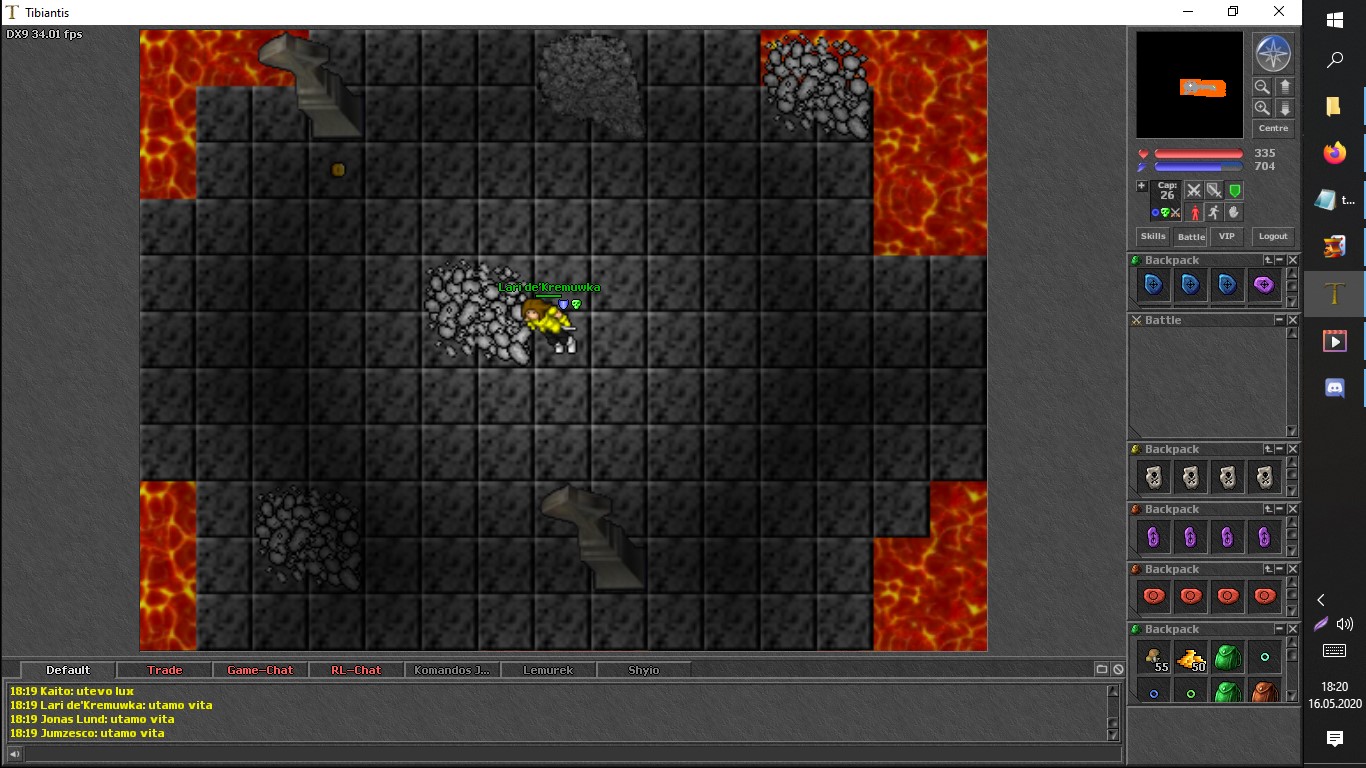Enable chase opponent mode running-man icon

click(x=1213, y=212)
